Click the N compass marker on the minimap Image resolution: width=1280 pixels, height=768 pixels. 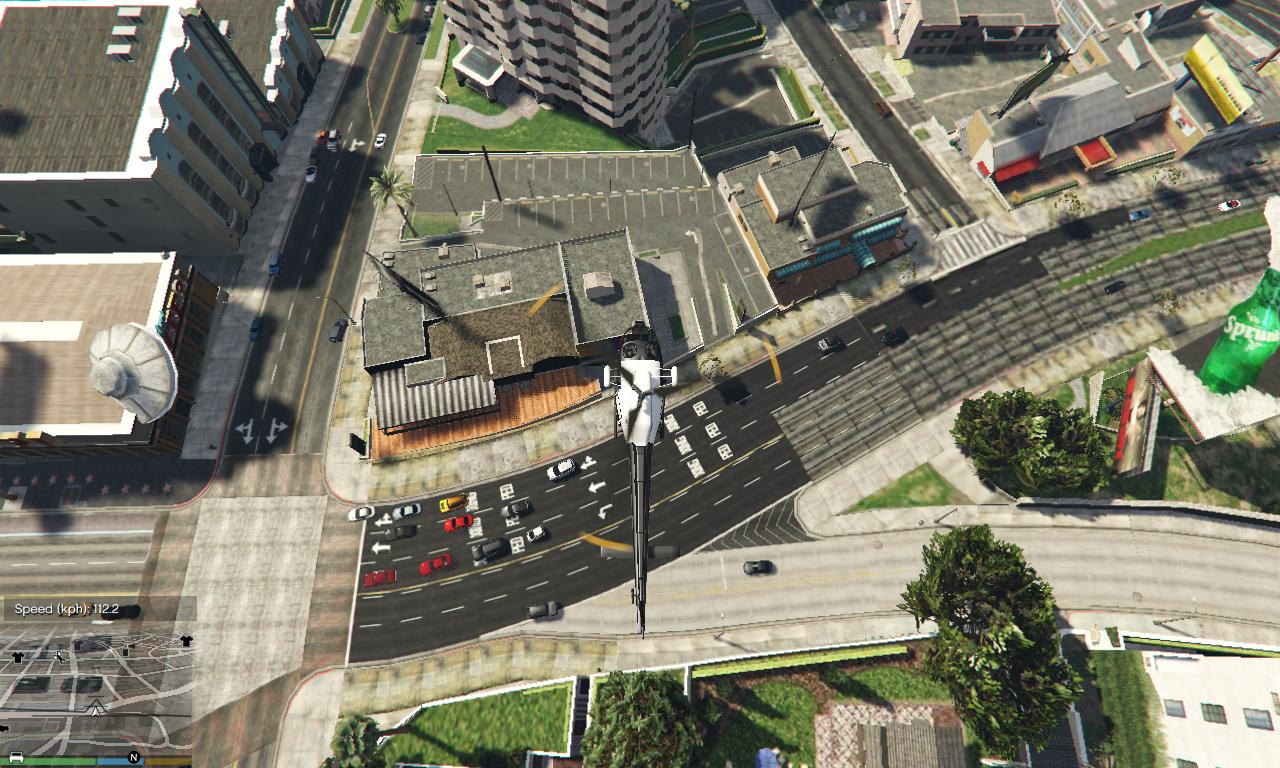click(x=135, y=757)
